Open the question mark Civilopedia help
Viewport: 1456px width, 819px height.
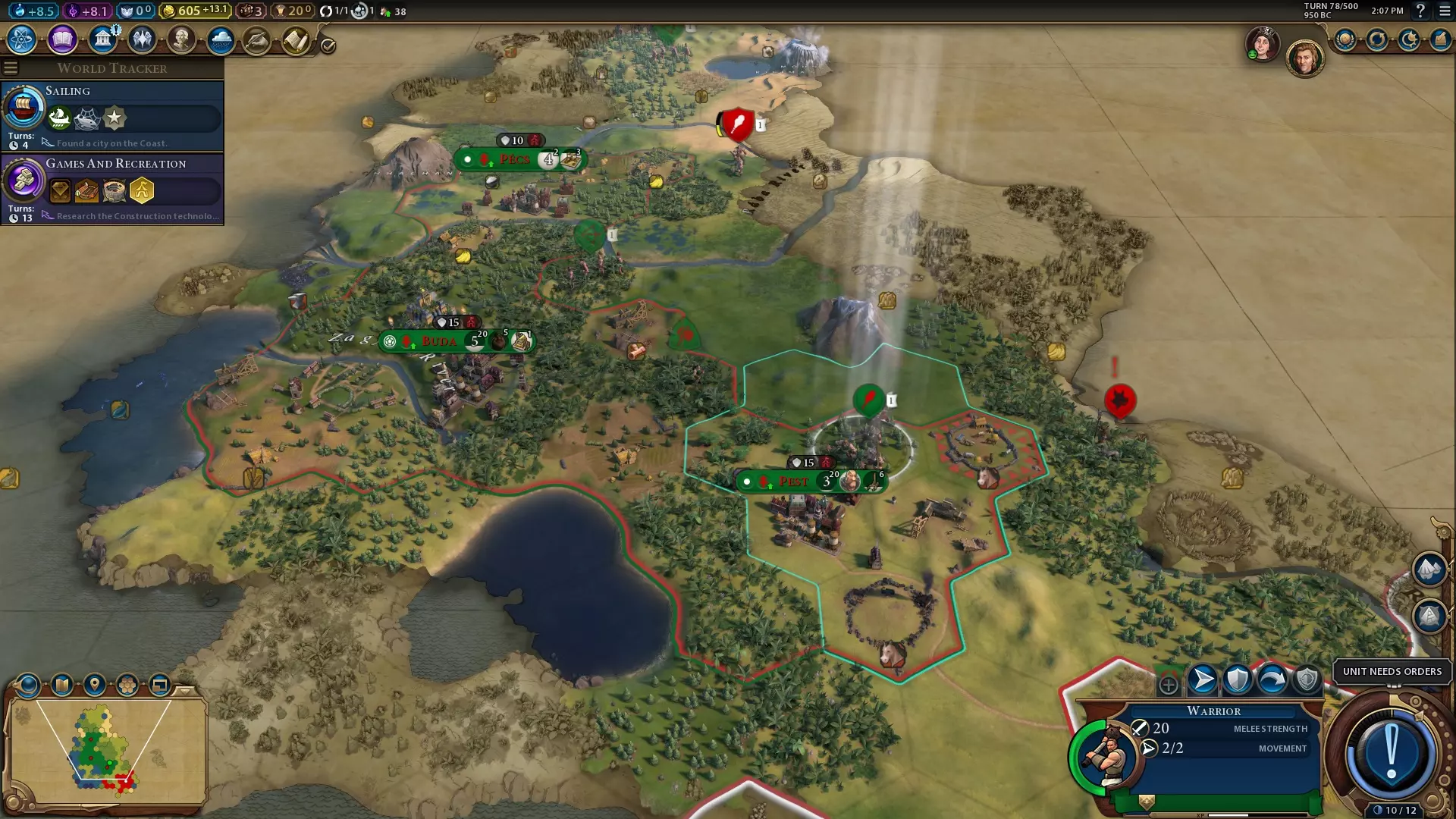(1420, 11)
